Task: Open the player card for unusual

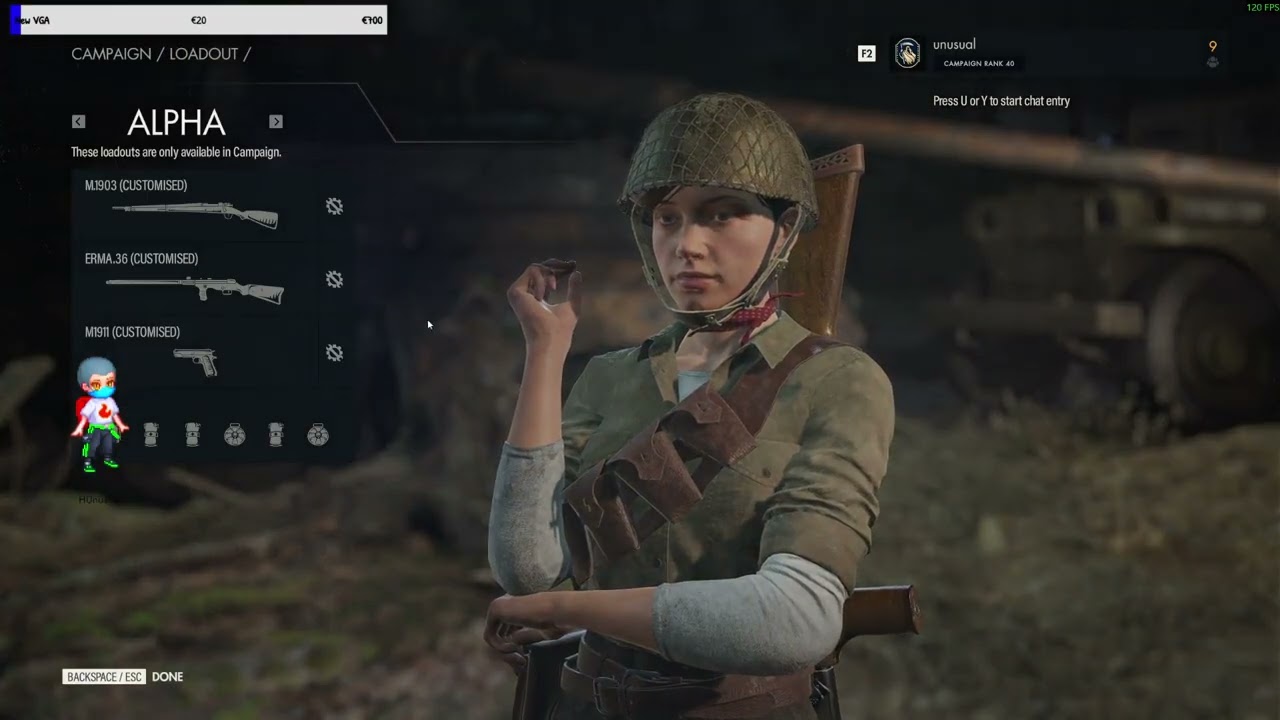Action: 955,53
